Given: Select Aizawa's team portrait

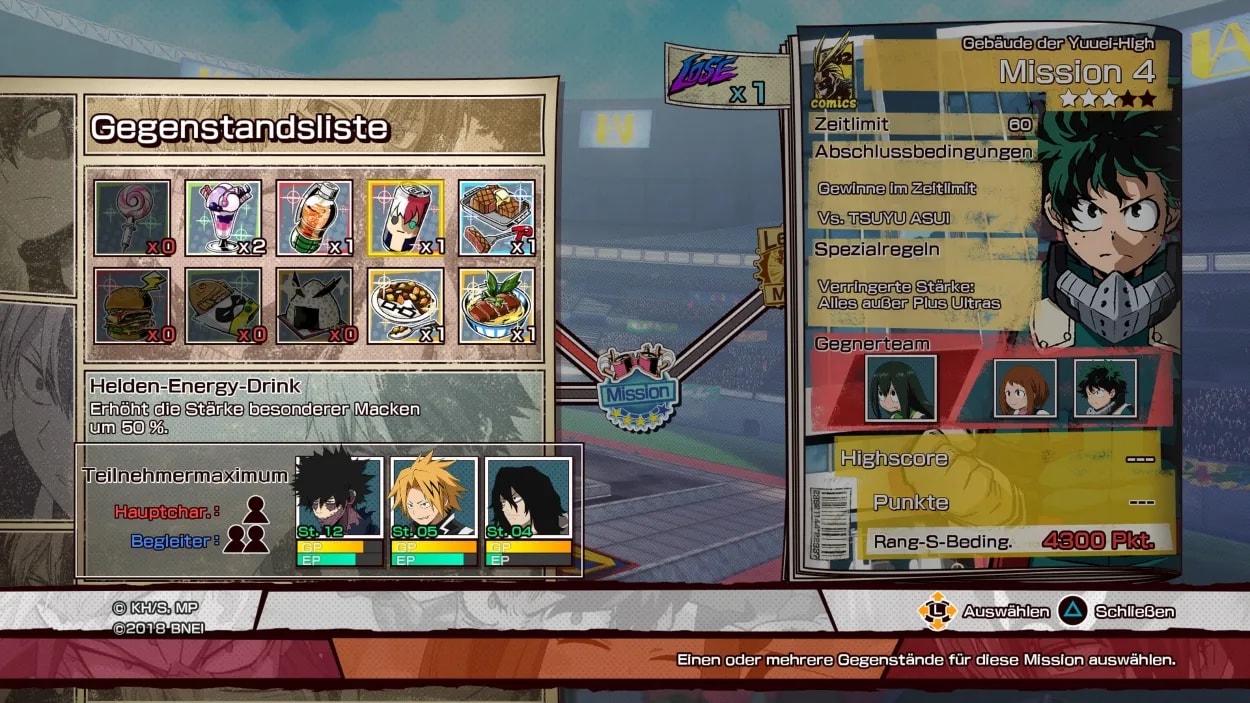Looking at the screenshot, I should pos(528,498).
